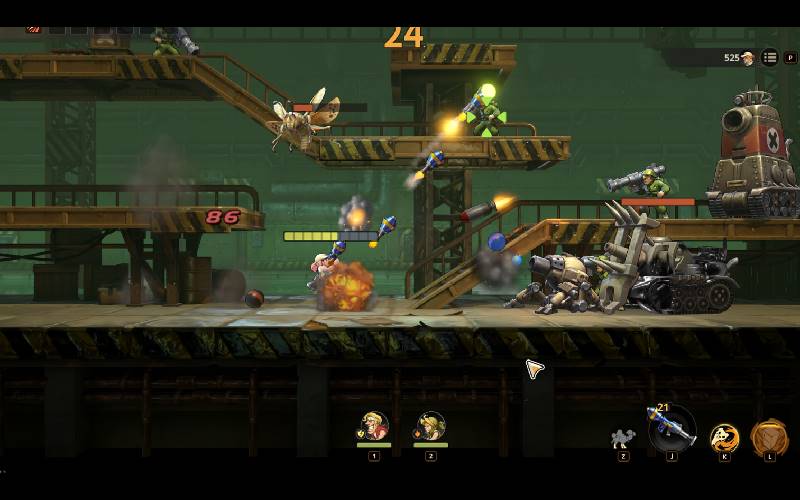The image size is (800, 500).
Task: Trigger the orange swirl skill icon
Action: [724, 437]
